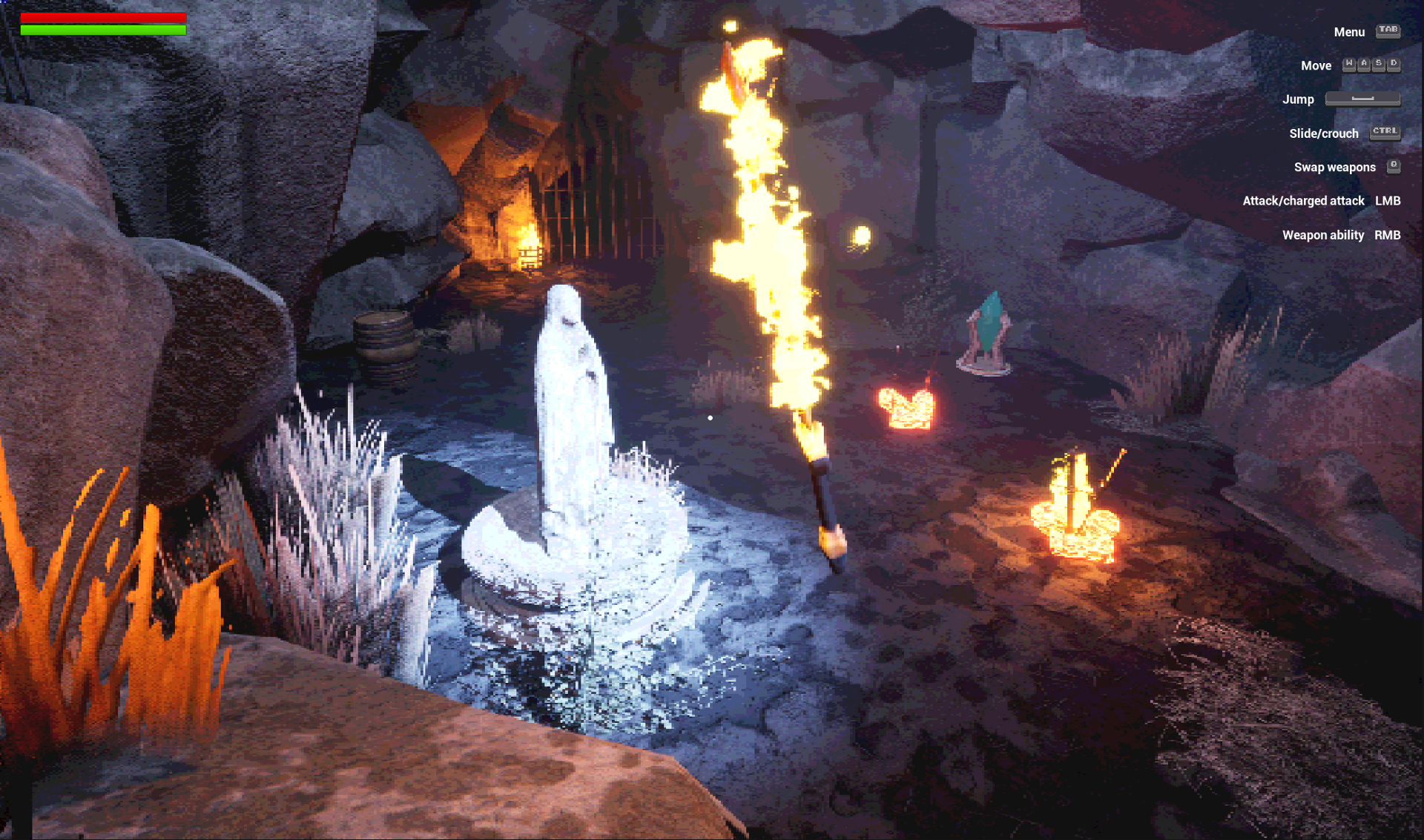The image size is (1424, 840).
Task: Select the S key icon in Move controls
Action: [1381, 65]
